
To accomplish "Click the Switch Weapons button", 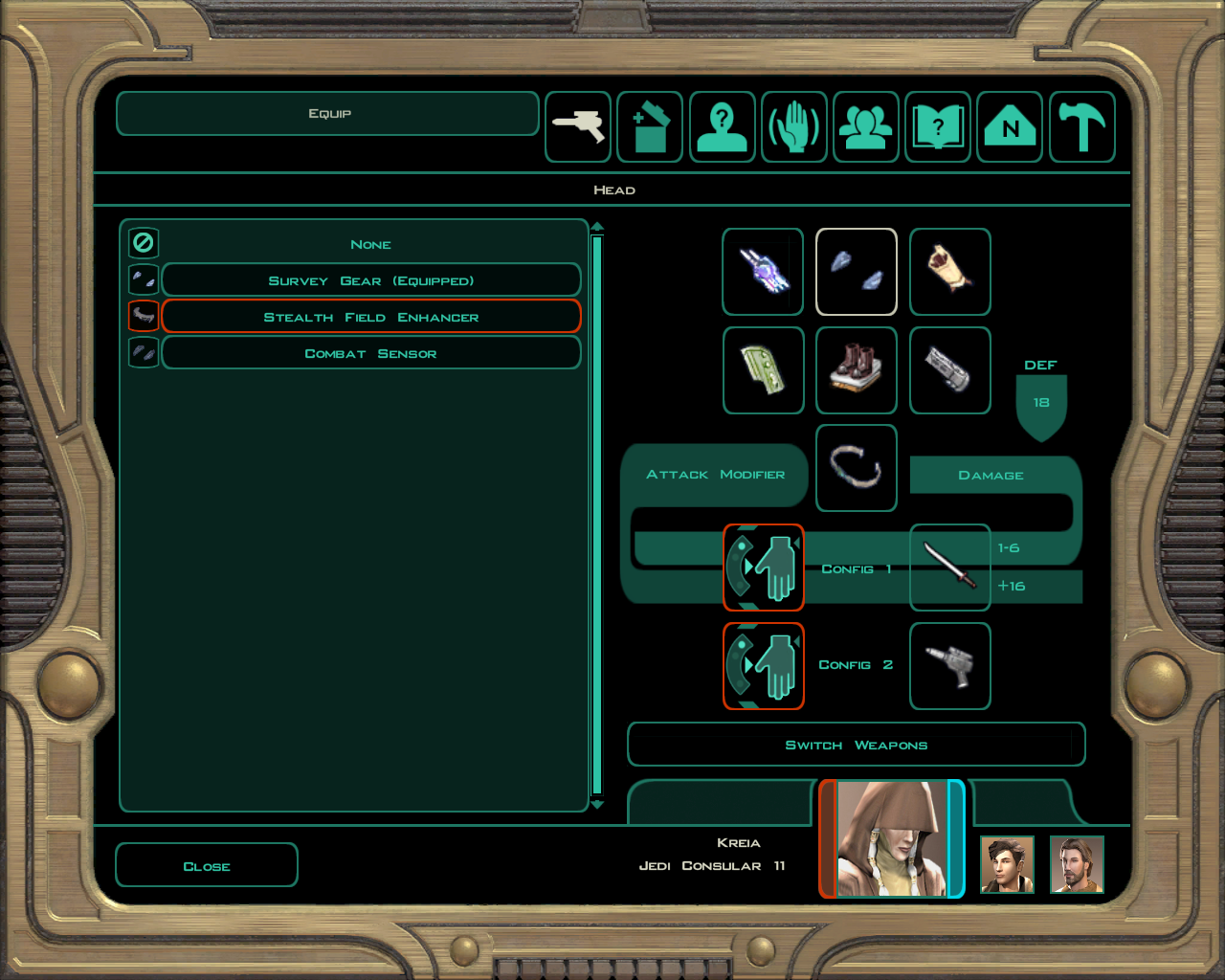I will tap(856, 745).
